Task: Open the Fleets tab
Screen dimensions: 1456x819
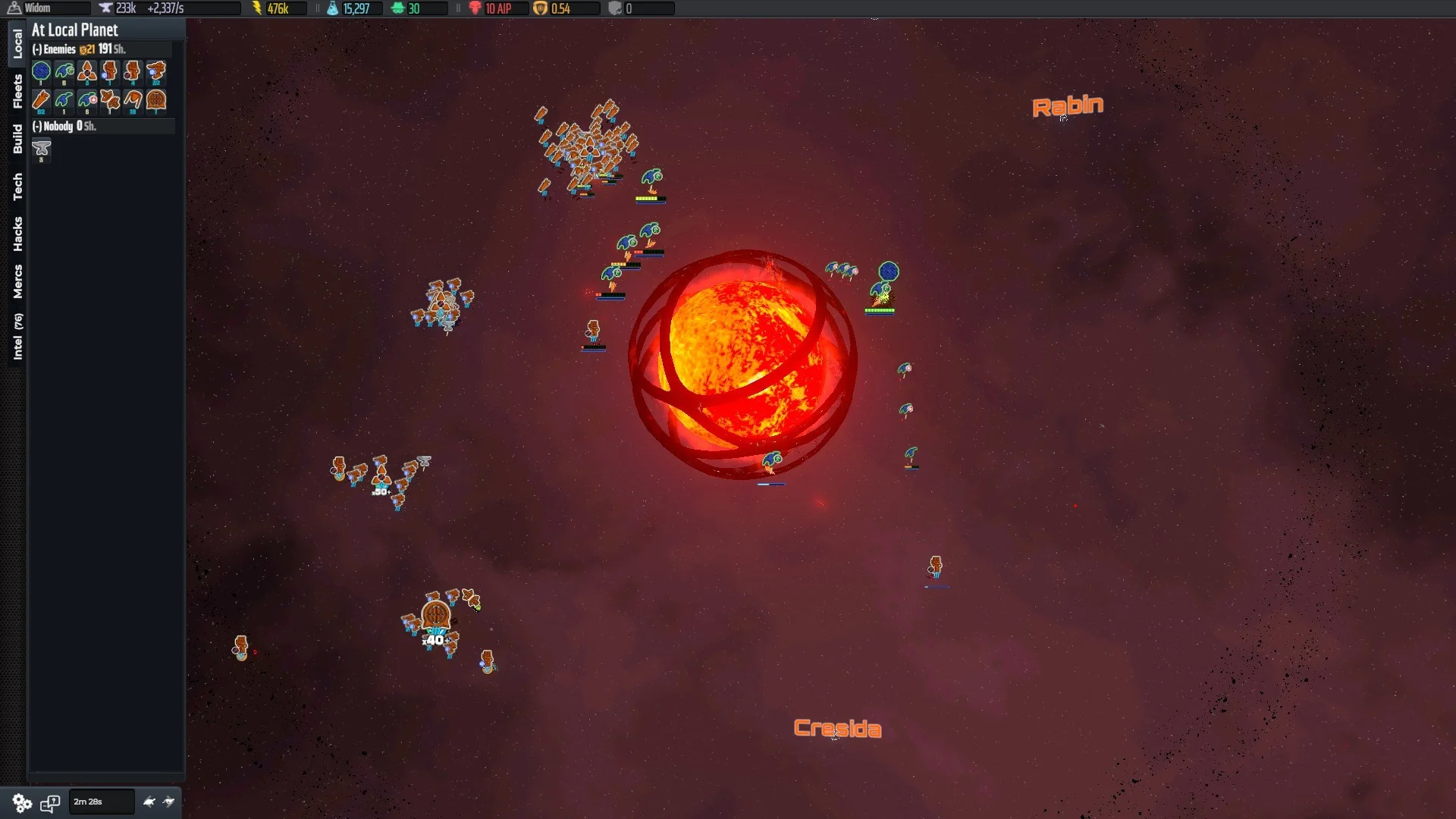Action: tap(17, 91)
